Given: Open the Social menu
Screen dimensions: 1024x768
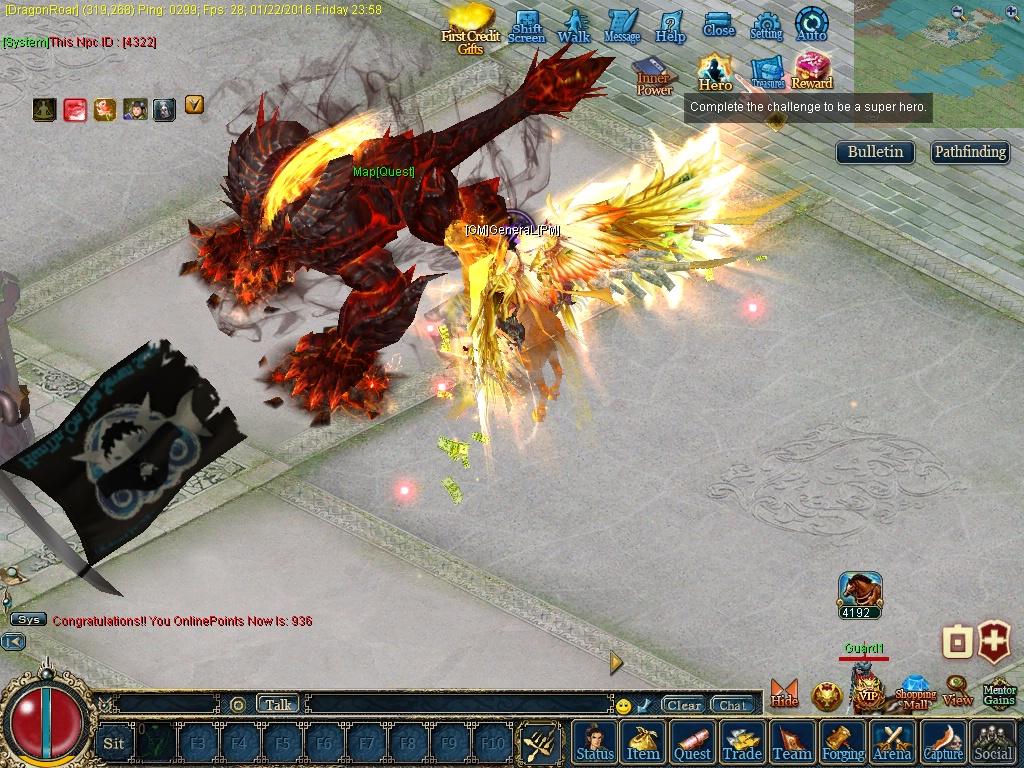Looking at the screenshot, I should pyautogui.click(x=992, y=742).
